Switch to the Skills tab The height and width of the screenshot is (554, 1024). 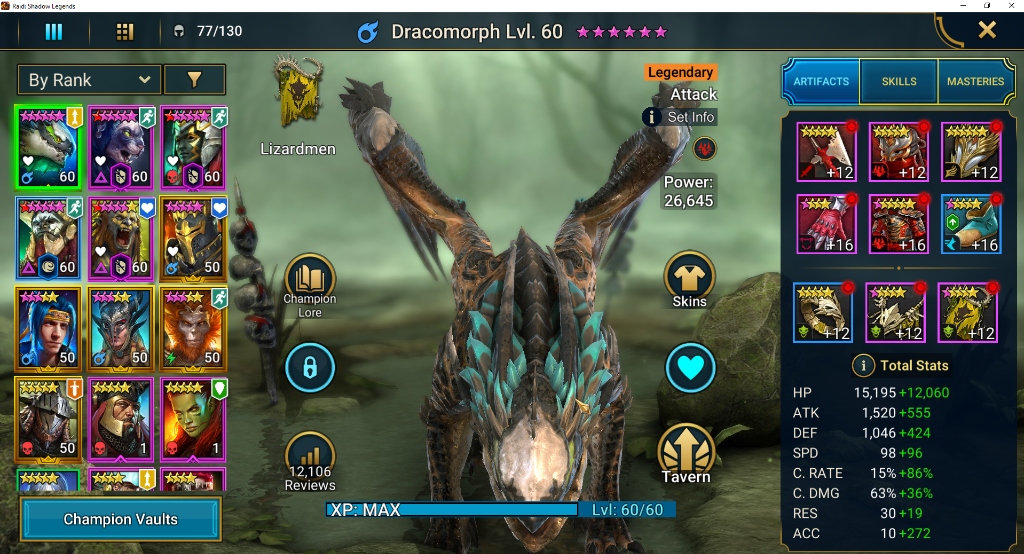click(898, 81)
